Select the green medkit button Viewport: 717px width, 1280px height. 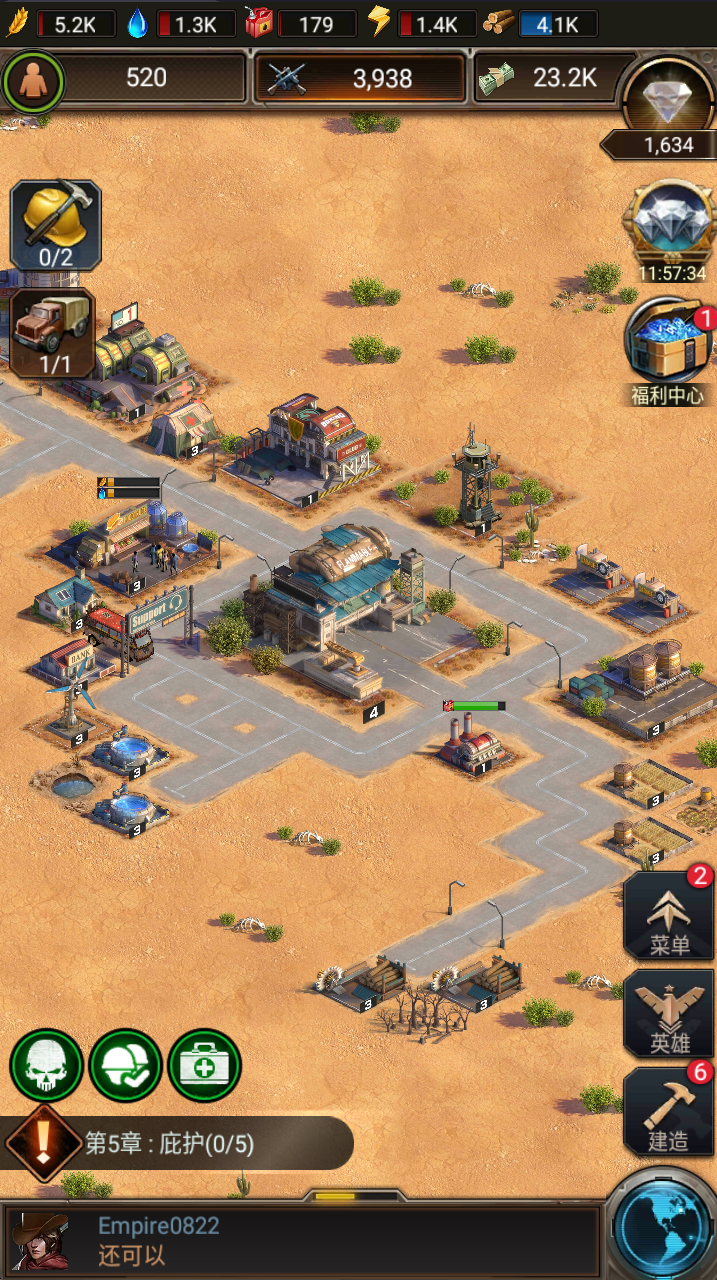[204, 1066]
